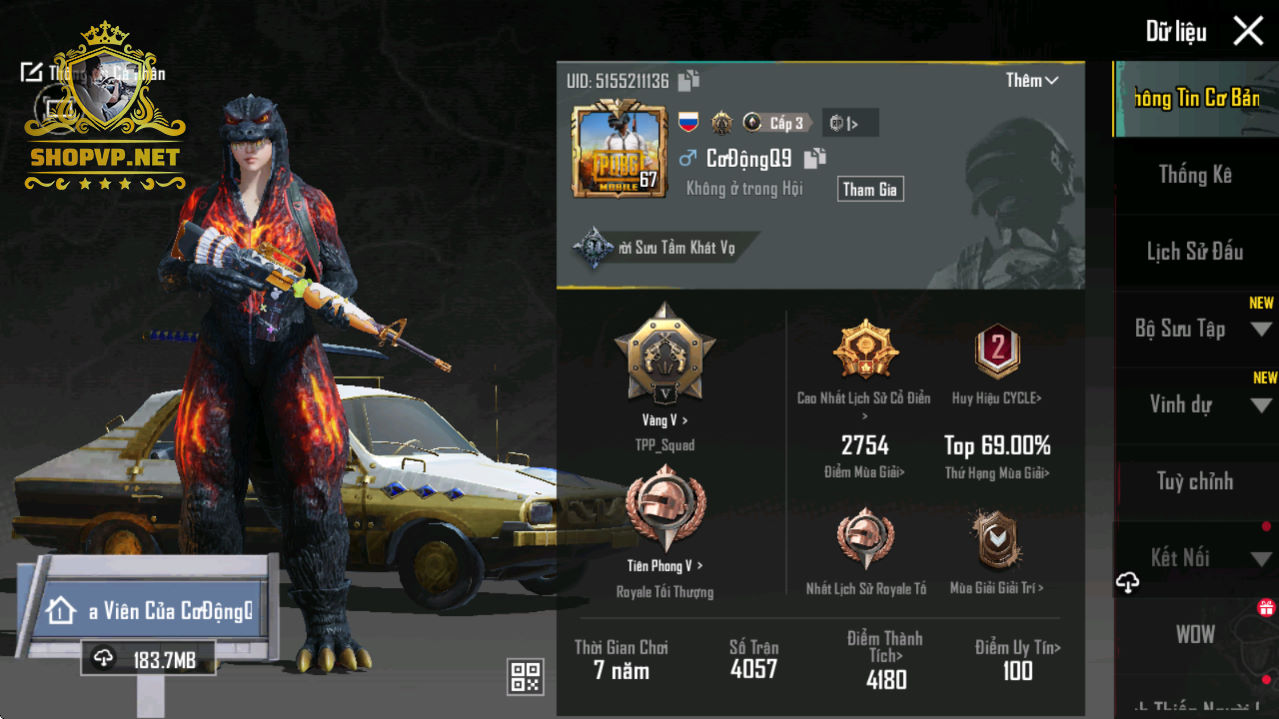Click the Tham Gia clan button

(870, 189)
